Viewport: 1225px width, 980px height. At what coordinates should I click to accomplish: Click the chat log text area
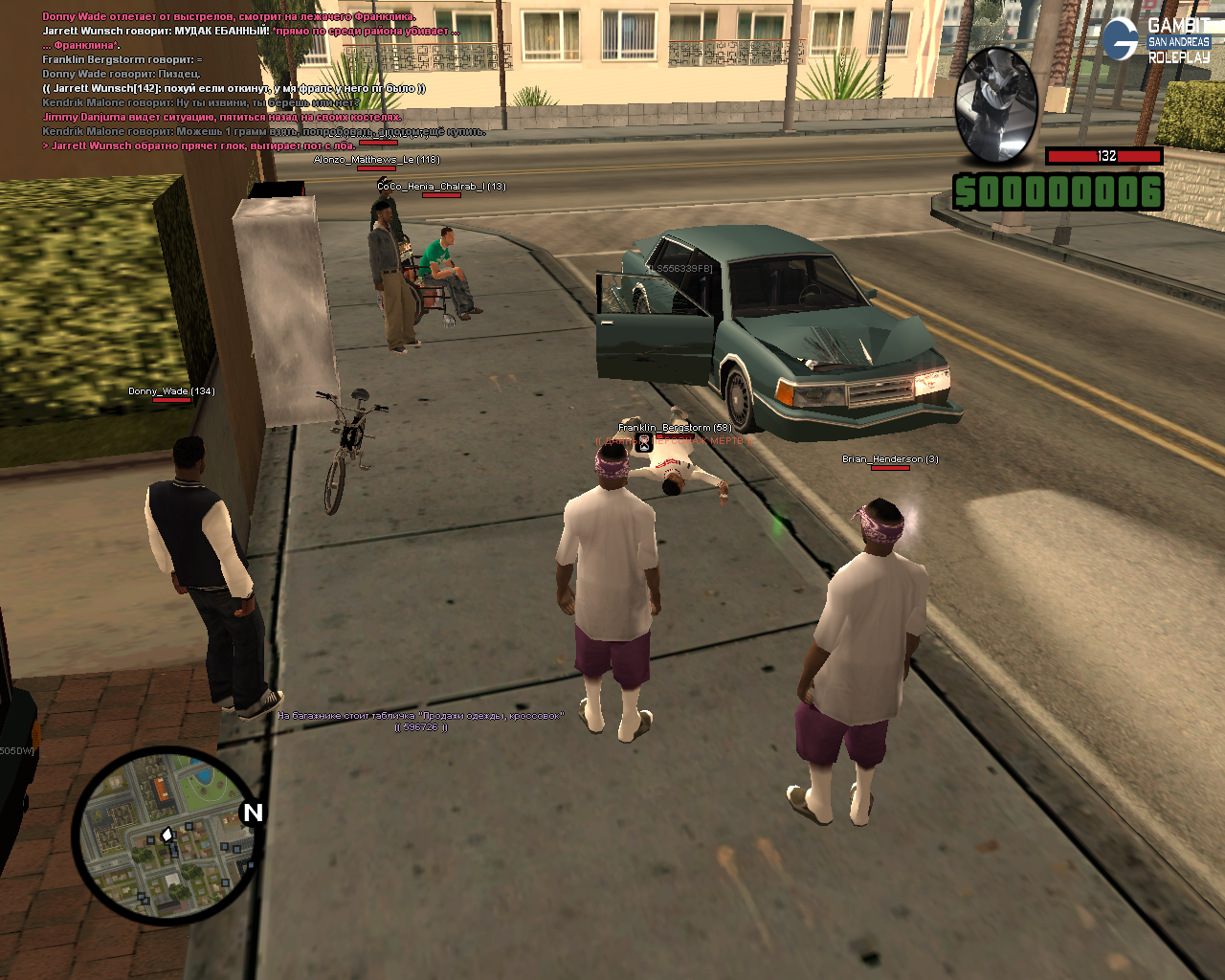click(x=249, y=81)
